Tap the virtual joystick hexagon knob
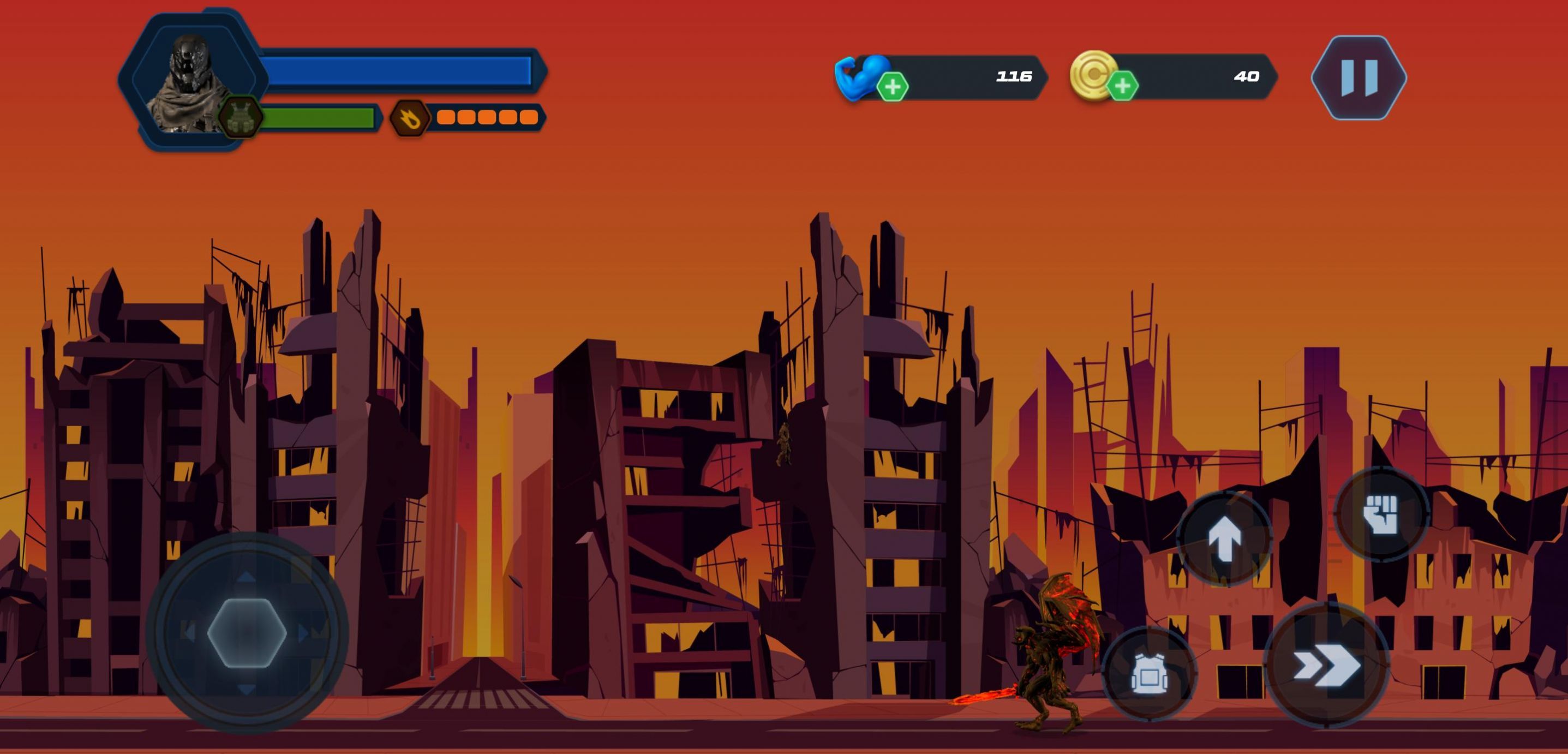The width and height of the screenshot is (1568, 754). pos(247,633)
